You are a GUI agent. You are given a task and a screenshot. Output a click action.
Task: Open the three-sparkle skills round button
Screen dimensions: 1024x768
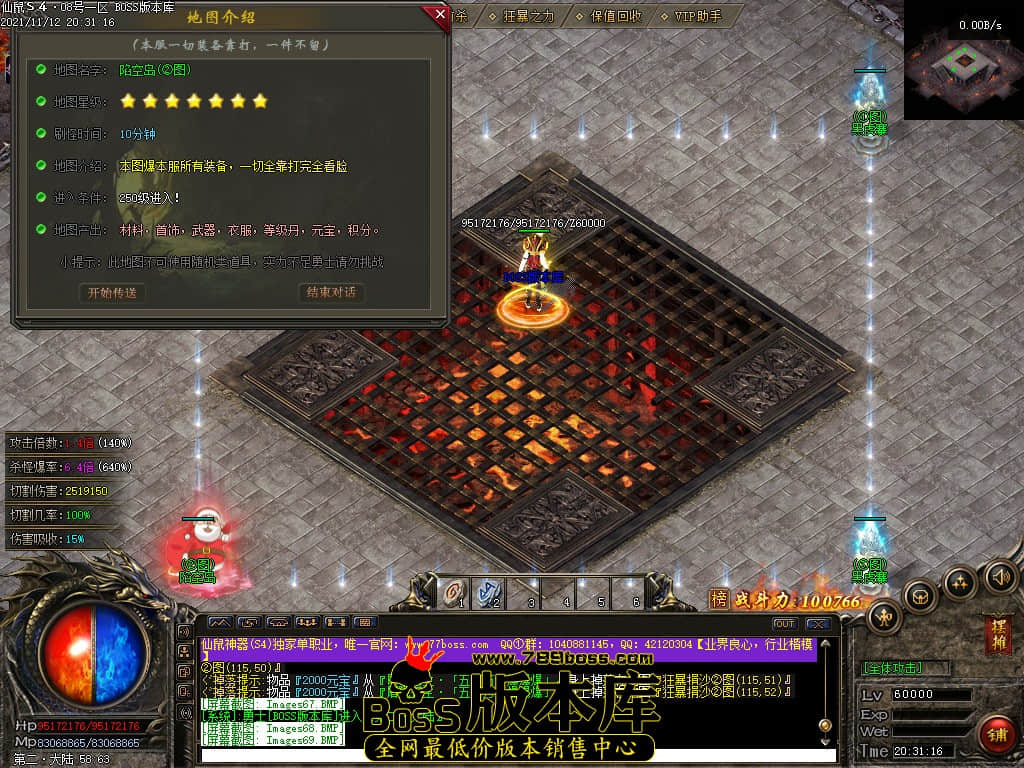[x=960, y=581]
